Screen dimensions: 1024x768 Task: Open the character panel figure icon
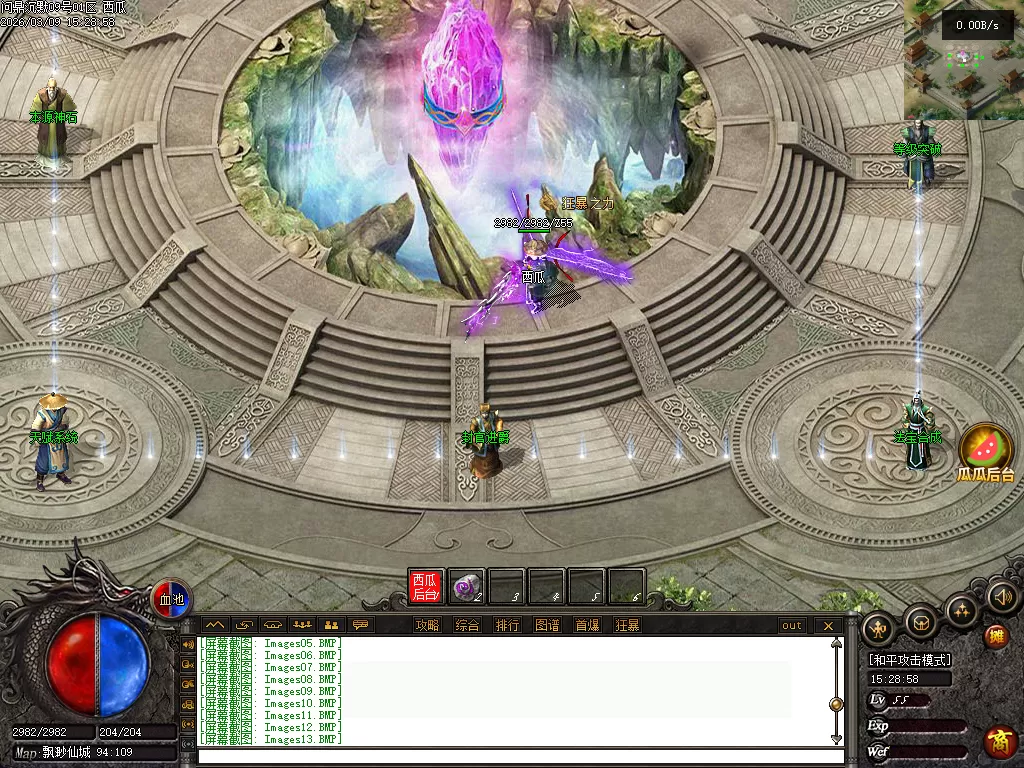tap(879, 628)
